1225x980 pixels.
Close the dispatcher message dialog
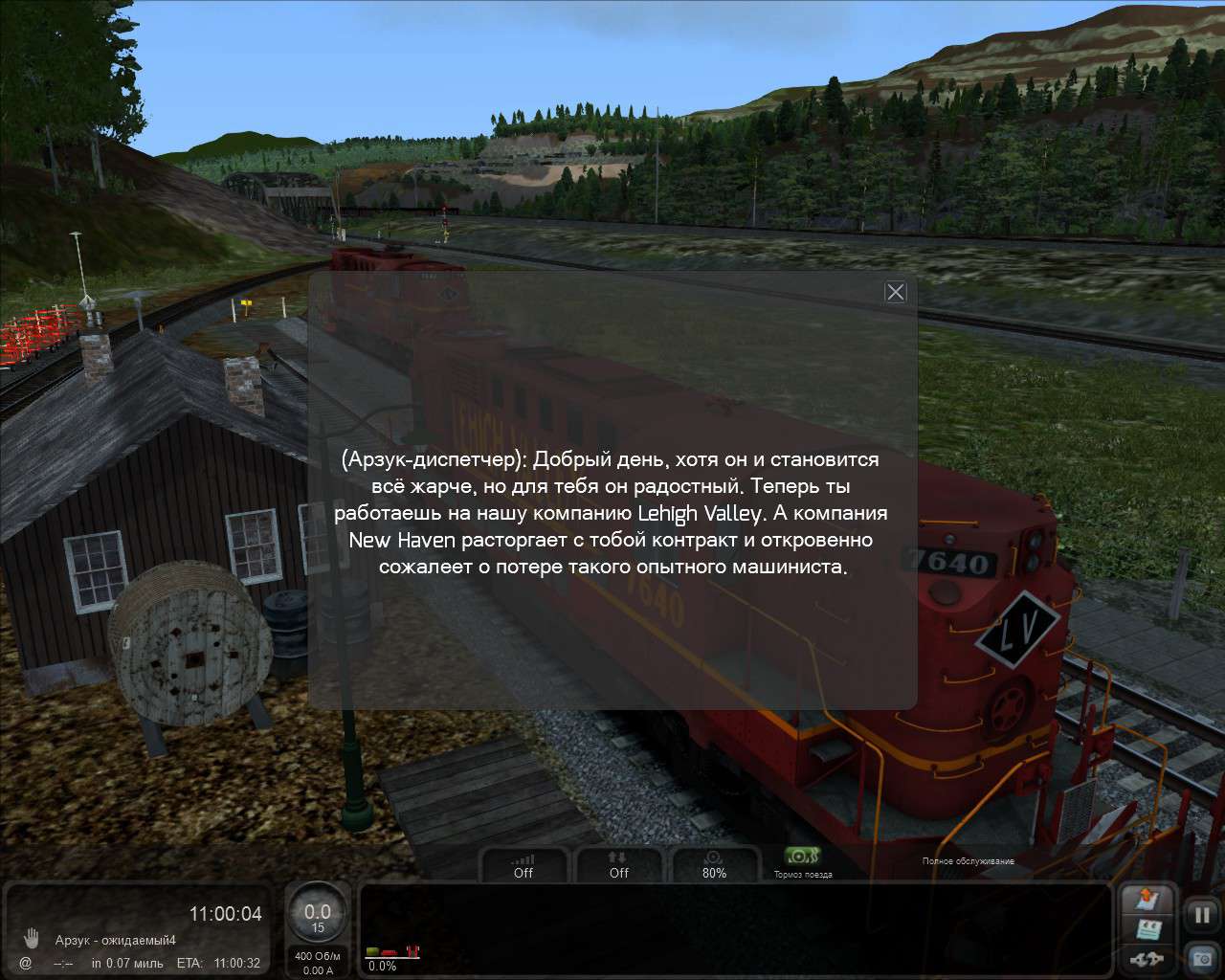[x=895, y=292]
